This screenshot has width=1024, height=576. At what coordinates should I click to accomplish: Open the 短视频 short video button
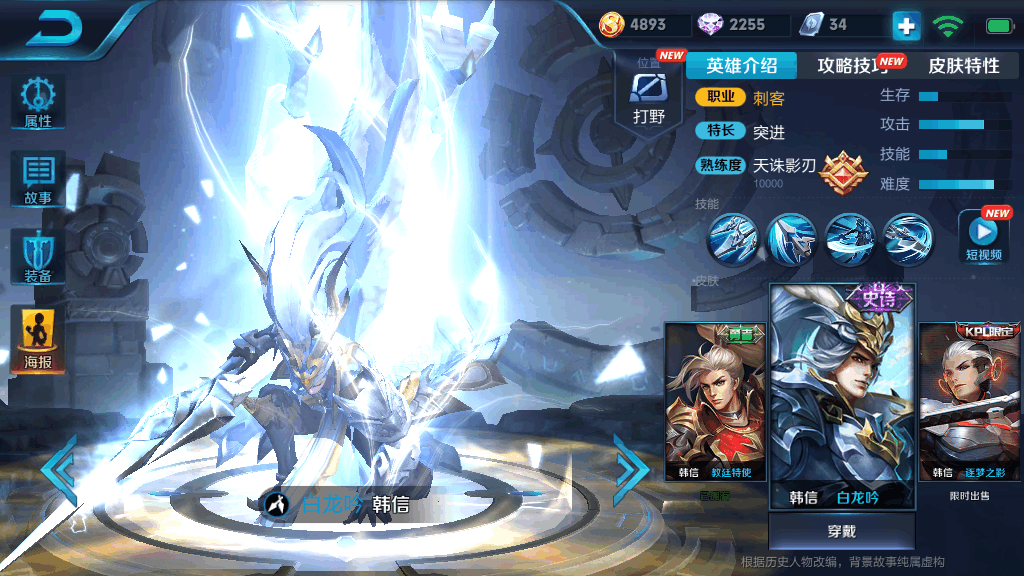[984, 237]
